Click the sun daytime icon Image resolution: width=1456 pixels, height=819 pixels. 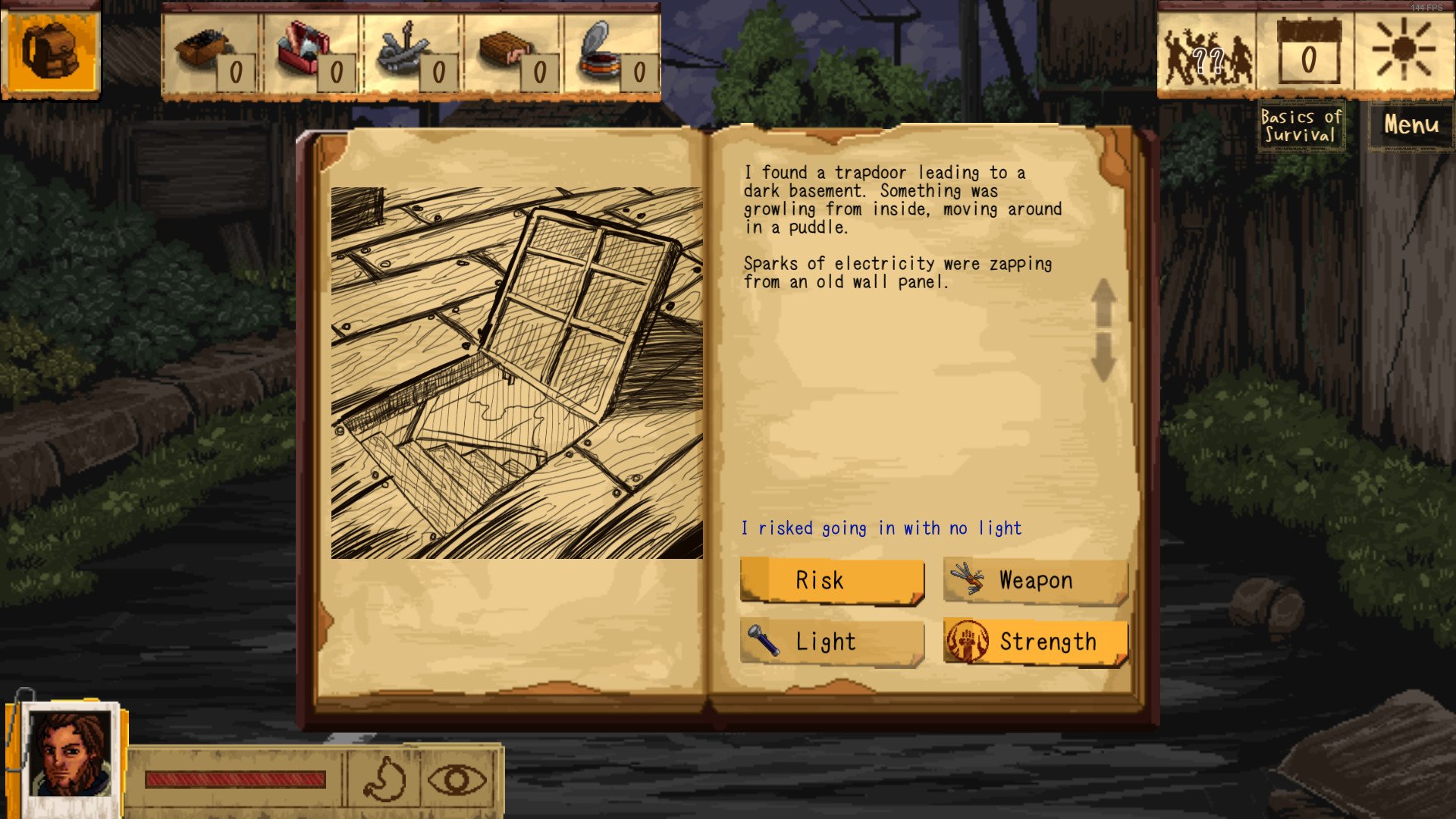[x=1403, y=50]
